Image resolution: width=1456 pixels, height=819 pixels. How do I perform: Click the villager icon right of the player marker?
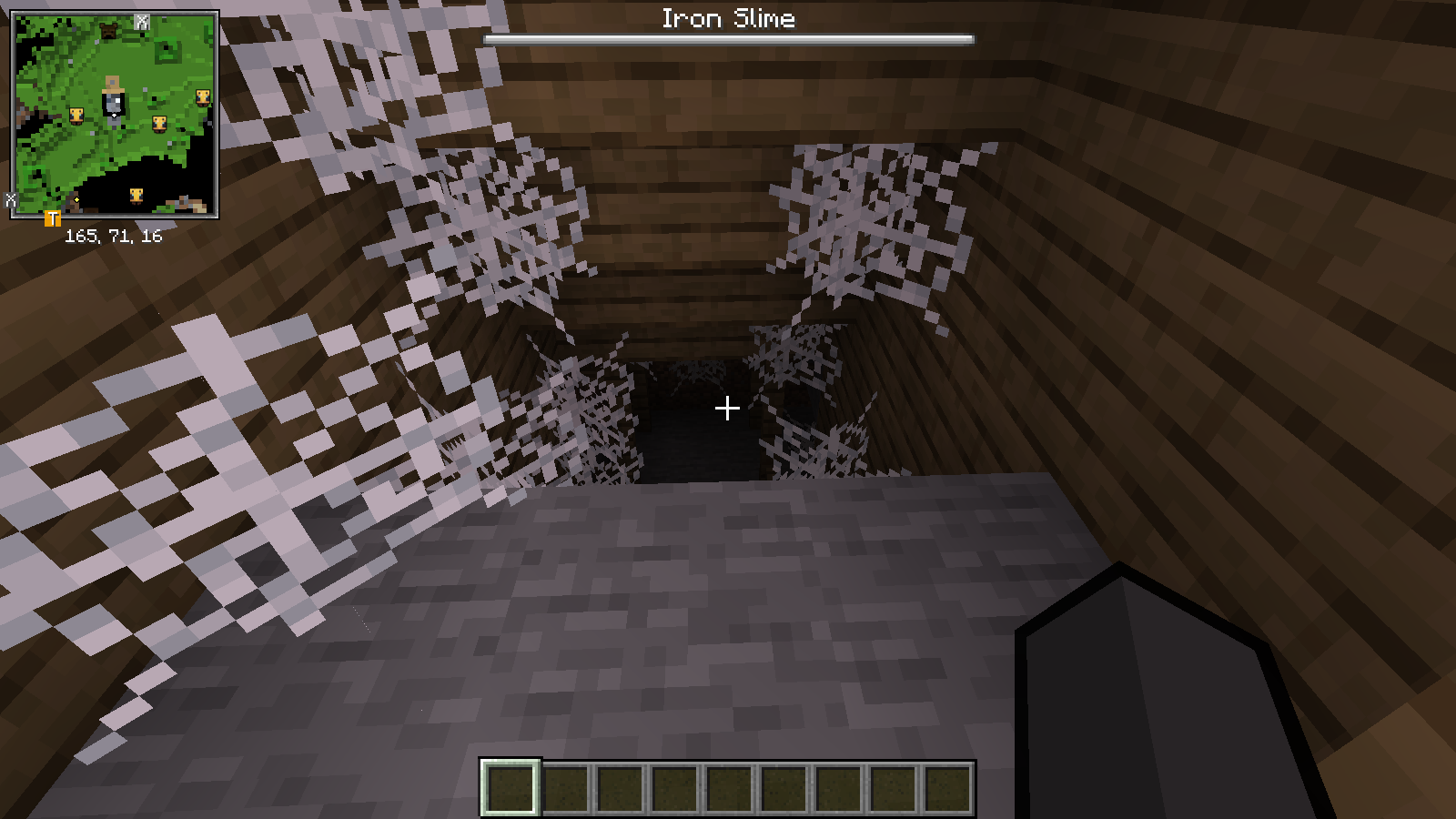tap(159, 124)
